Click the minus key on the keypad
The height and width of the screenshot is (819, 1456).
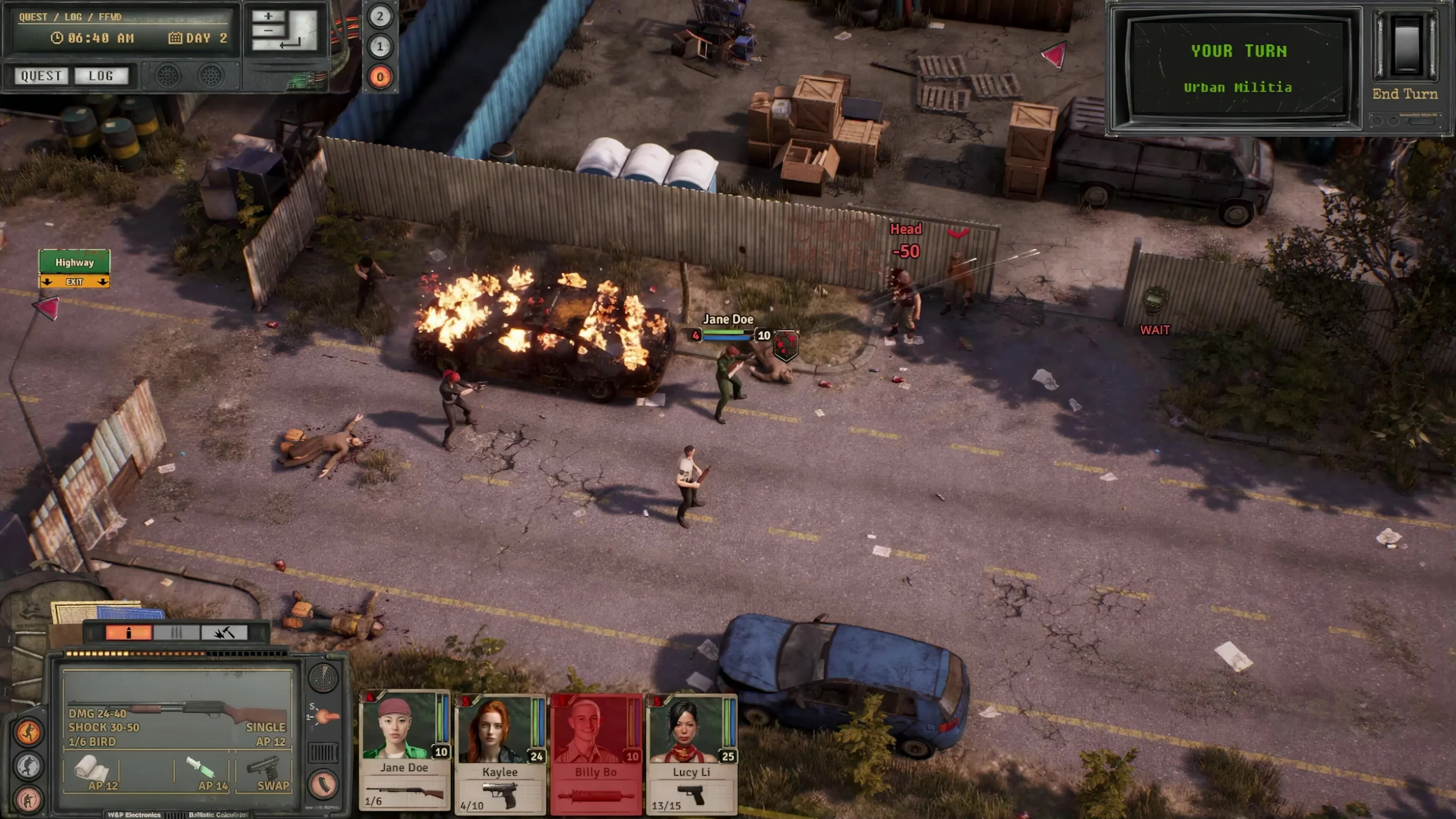(x=268, y=30)
